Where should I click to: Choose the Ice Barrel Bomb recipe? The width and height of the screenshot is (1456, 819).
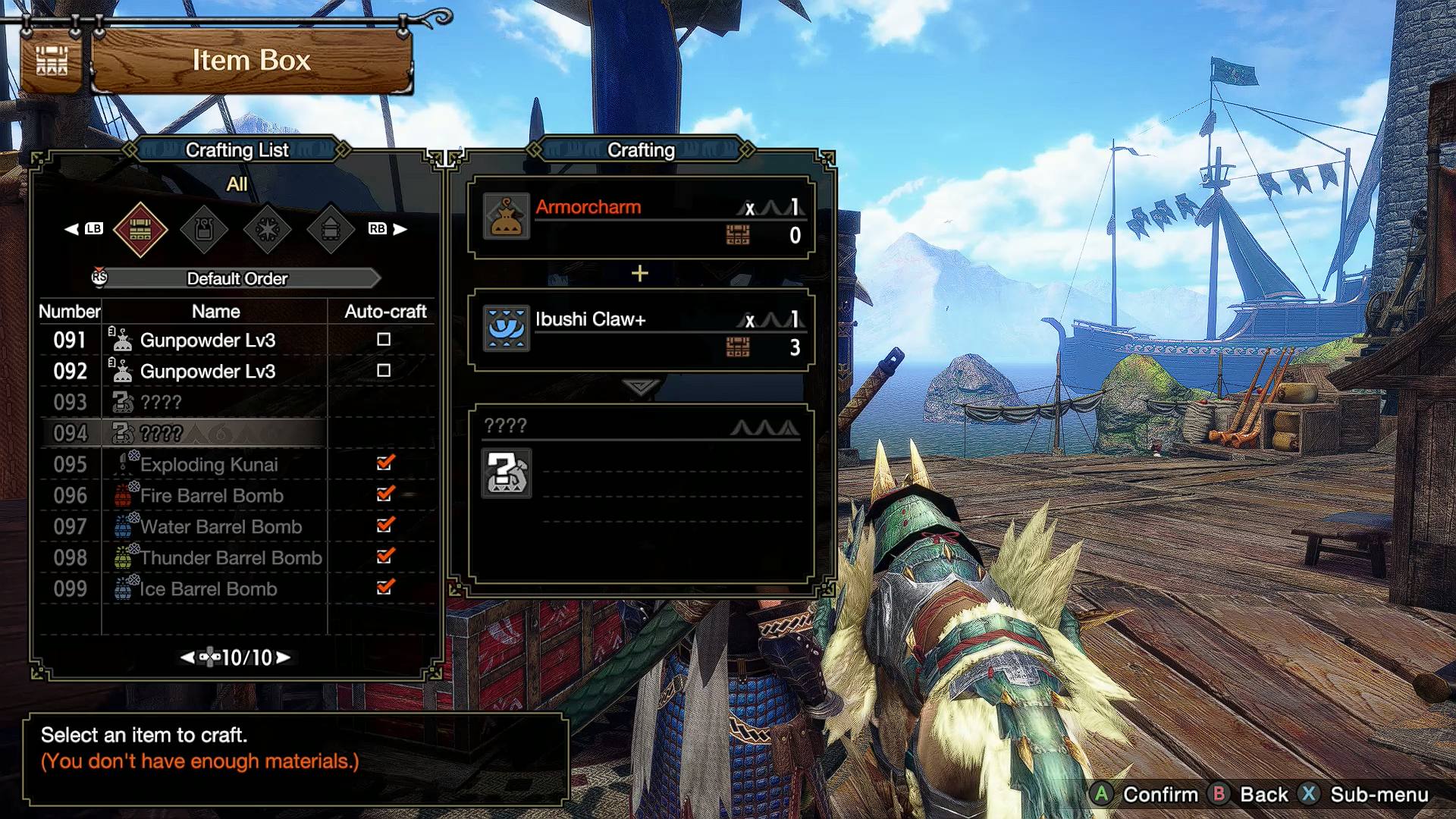[209, 589]
